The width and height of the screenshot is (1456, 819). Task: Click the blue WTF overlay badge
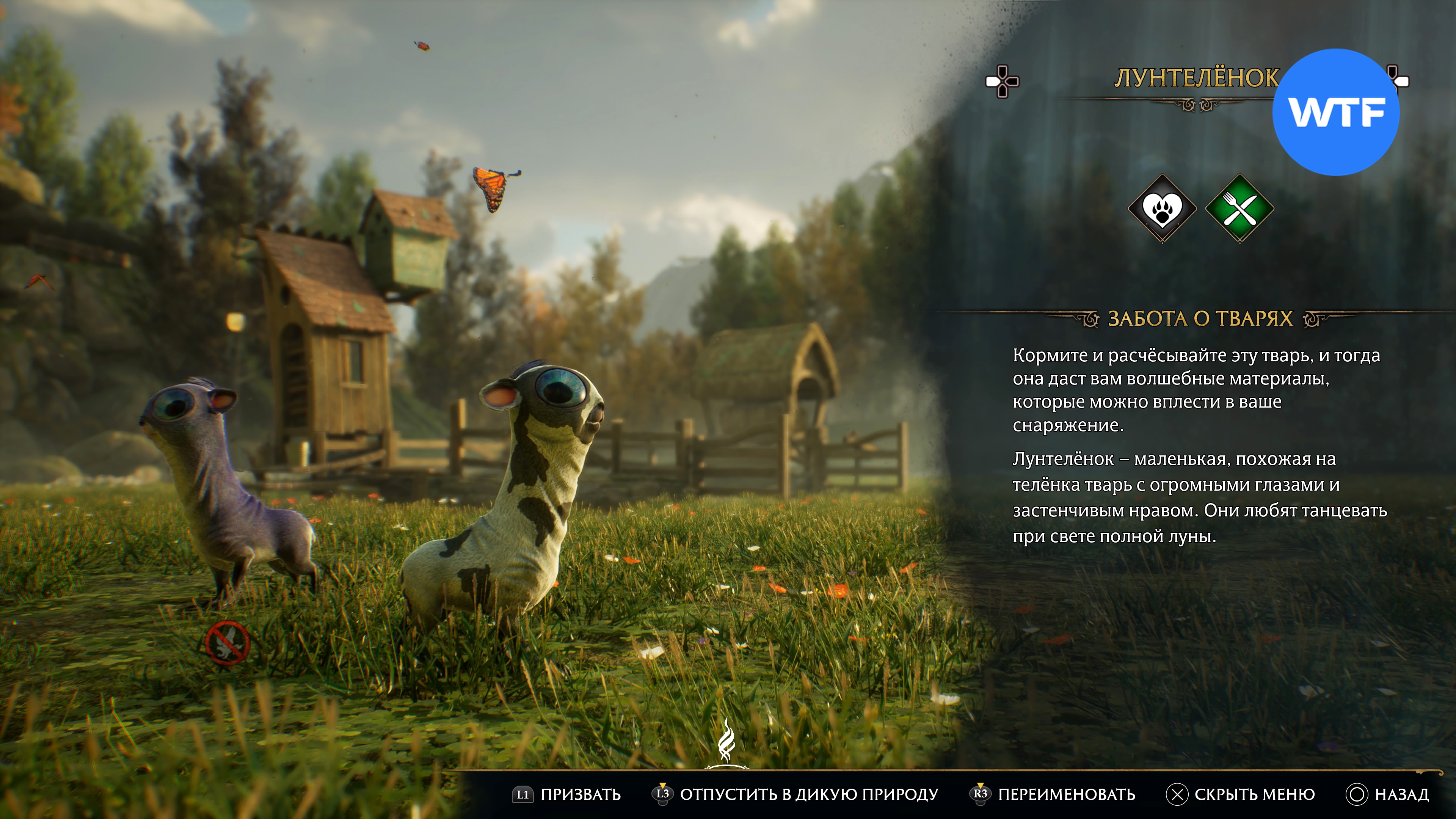pos(1336,112)
